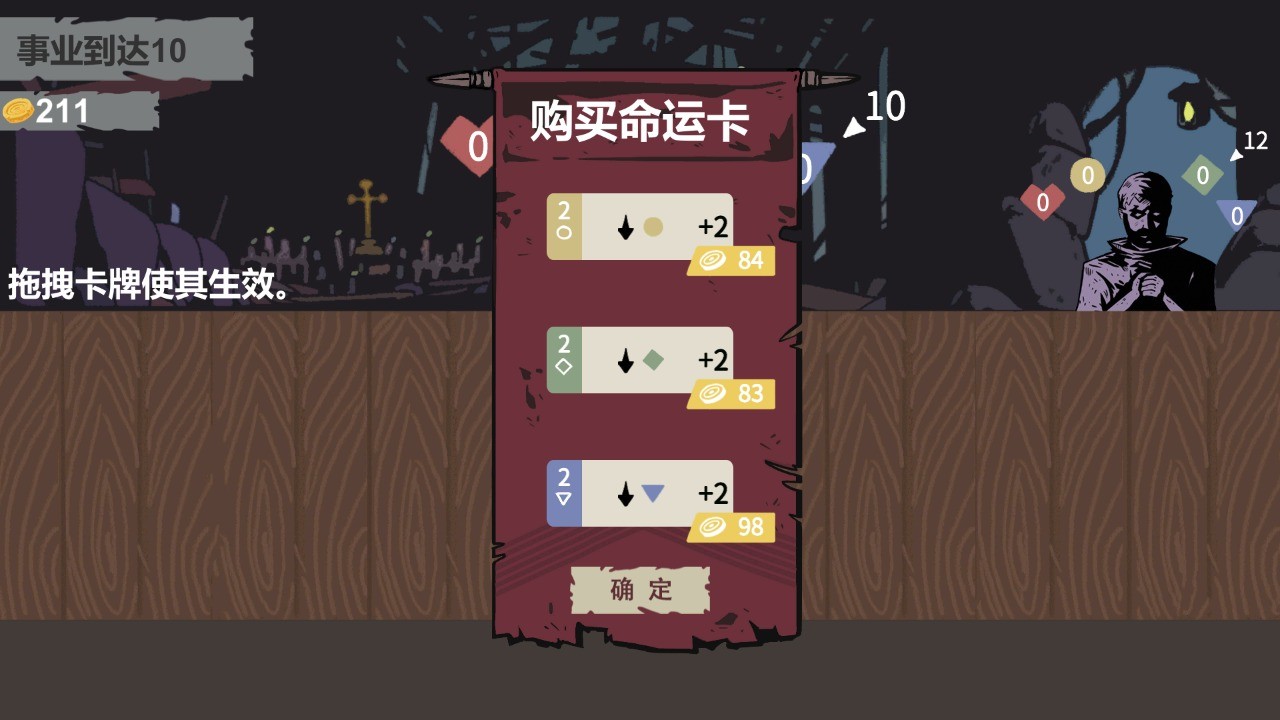The image size is (1280, 720).
Task: Click the gold coin icon showing 211
Action: pyautogui.click(x=18, y=110)
